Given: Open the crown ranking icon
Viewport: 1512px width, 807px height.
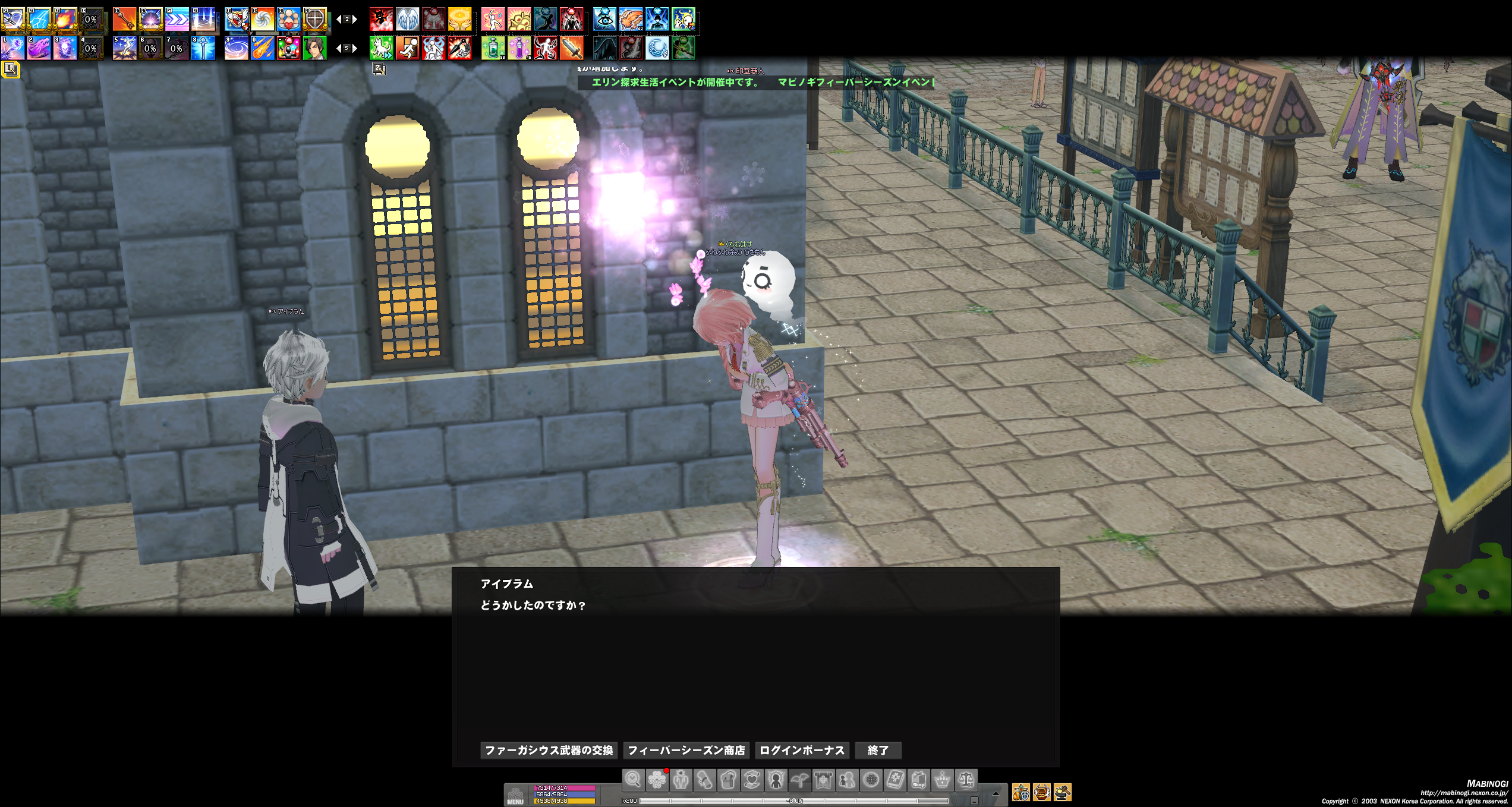Looking at the screenshot, I should (x=942, y=780).
